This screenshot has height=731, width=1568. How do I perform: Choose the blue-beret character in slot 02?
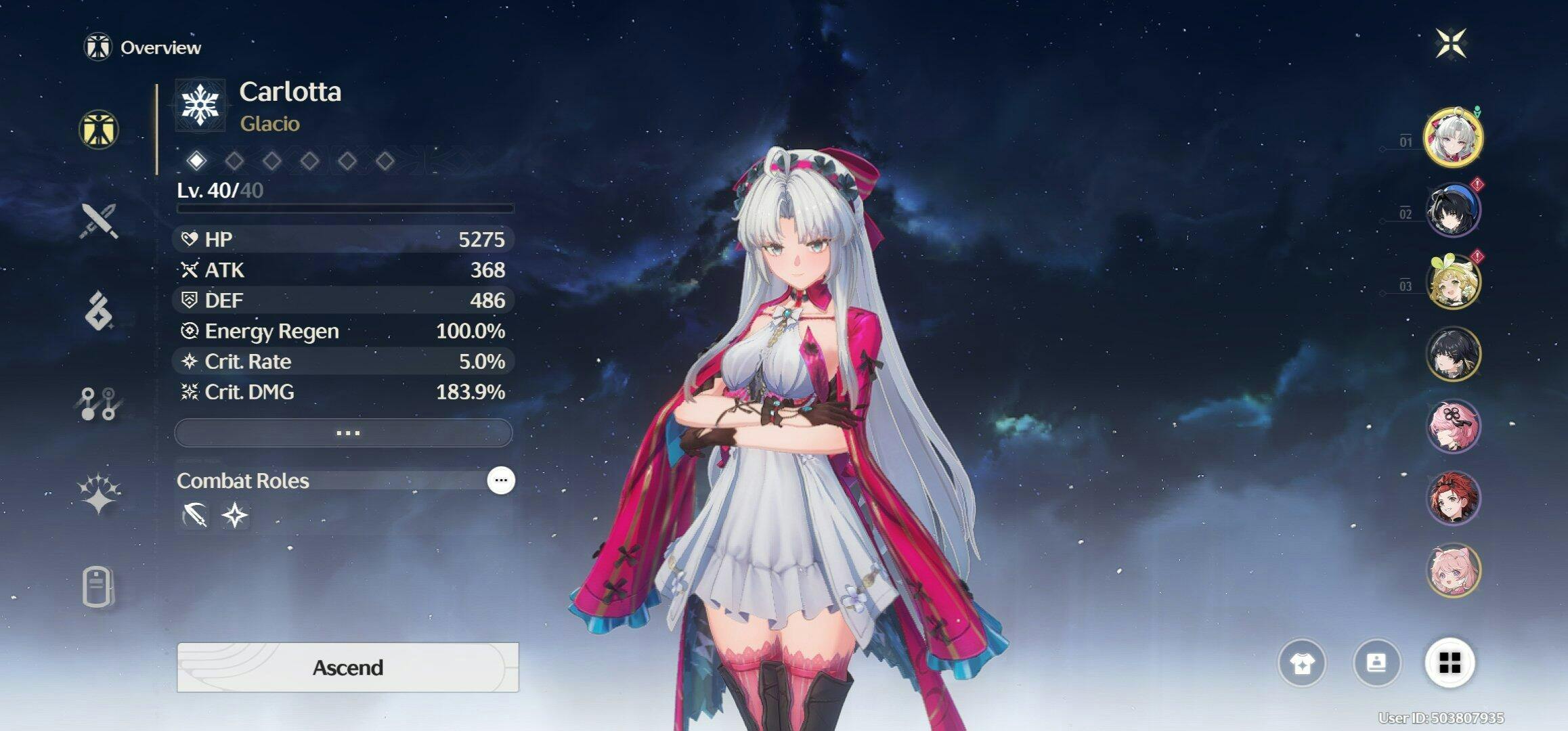coord(1453,209)
